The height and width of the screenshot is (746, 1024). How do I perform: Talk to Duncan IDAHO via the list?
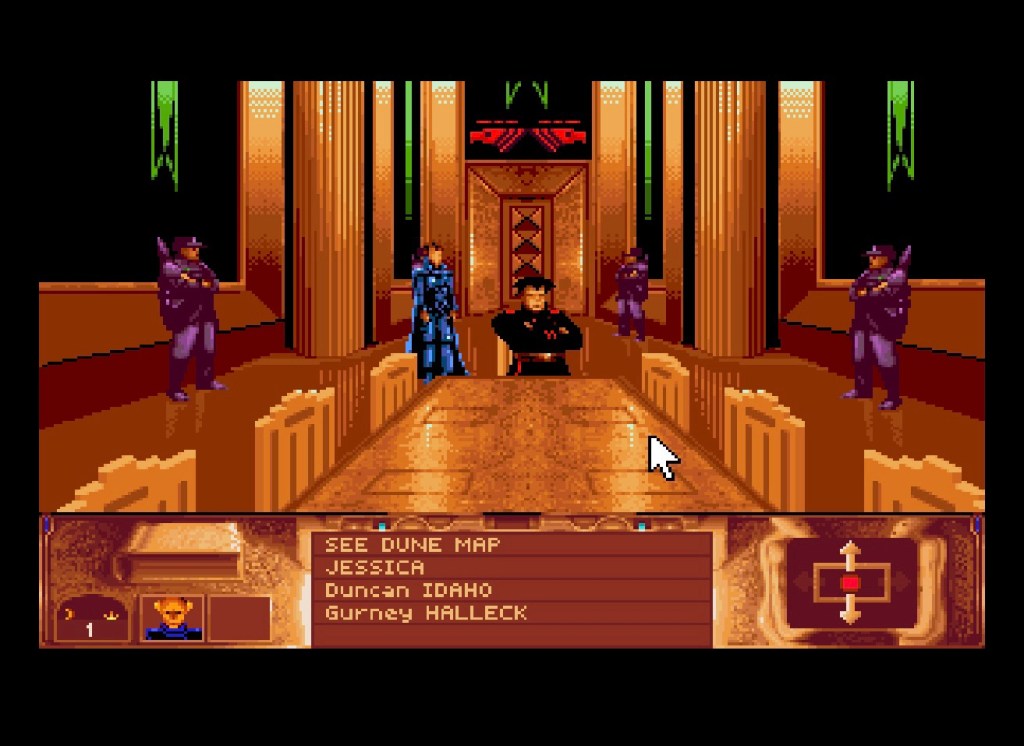coord(408,590)
